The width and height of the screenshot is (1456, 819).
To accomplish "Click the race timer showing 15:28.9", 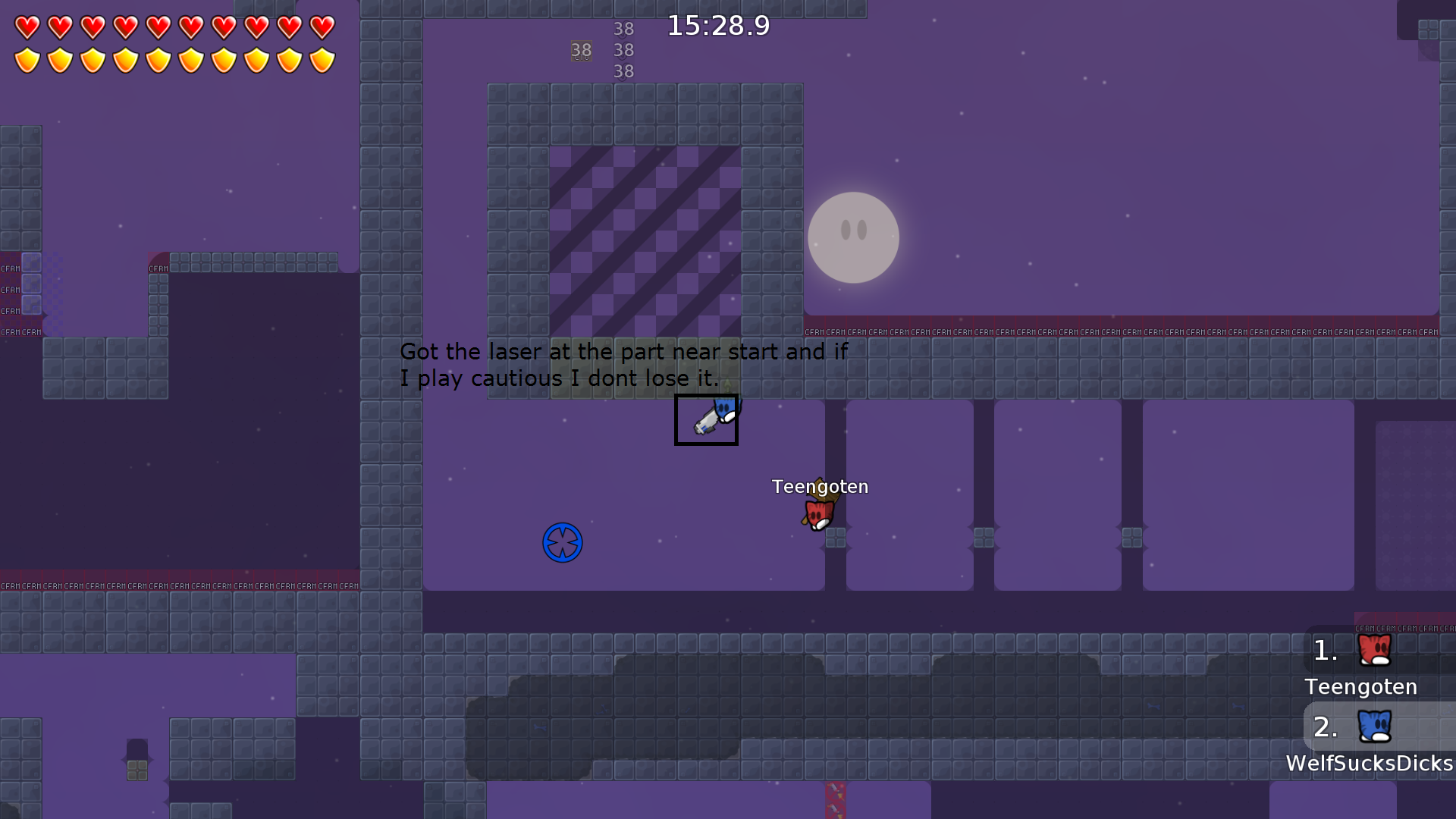I will [717, 25].
